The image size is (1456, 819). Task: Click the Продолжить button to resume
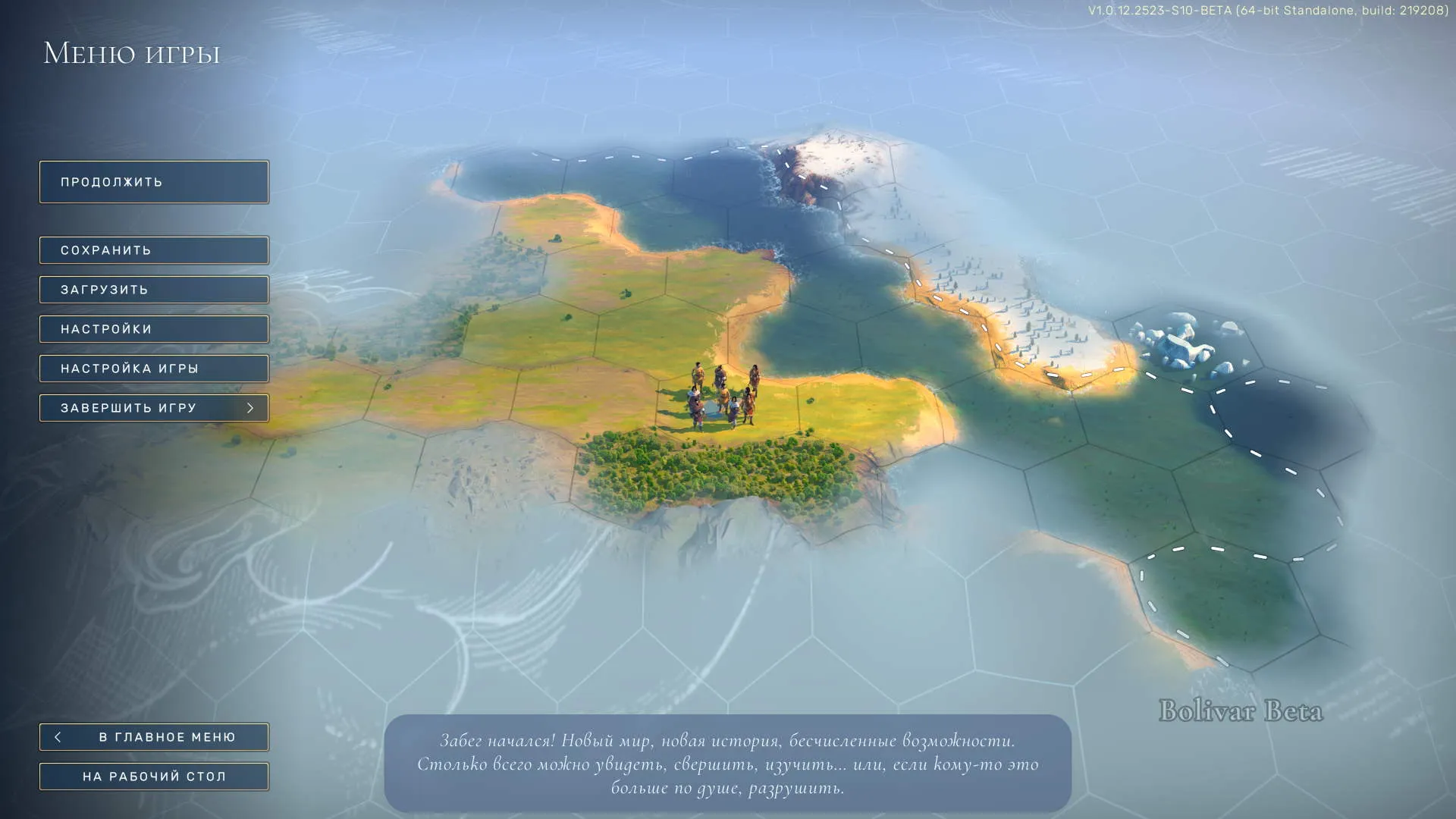[x=154, y=182]
